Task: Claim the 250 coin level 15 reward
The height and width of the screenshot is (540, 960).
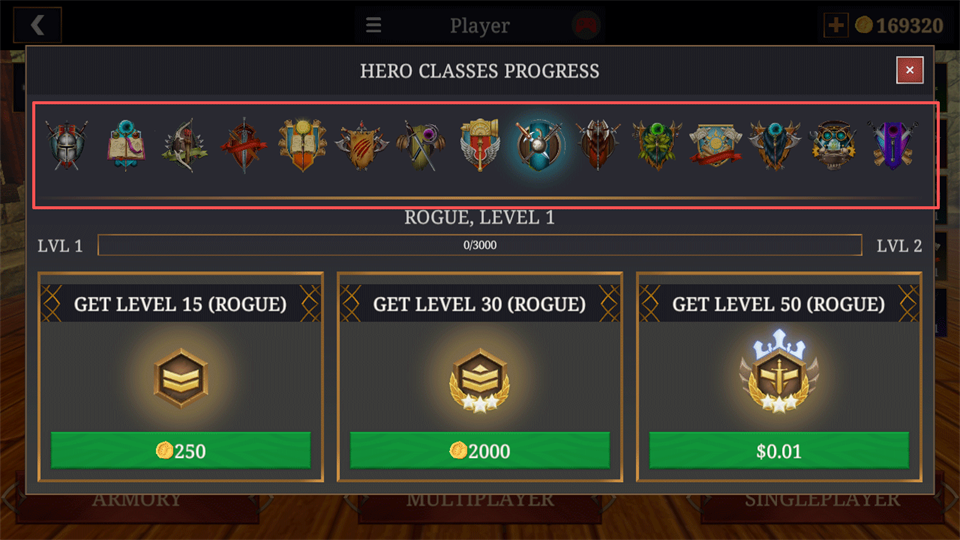Action: click(181, 450)
